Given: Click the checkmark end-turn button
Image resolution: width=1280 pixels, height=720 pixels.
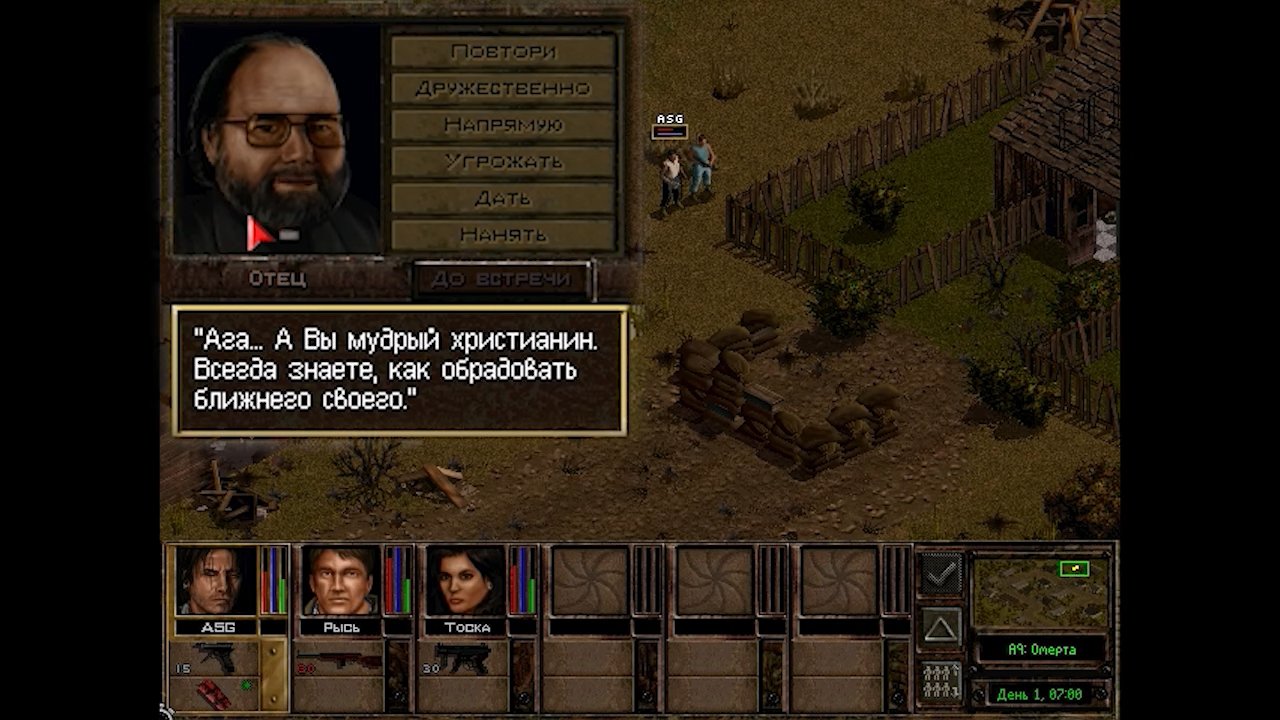Looking at the screenshot, I should tap(941, 574).
